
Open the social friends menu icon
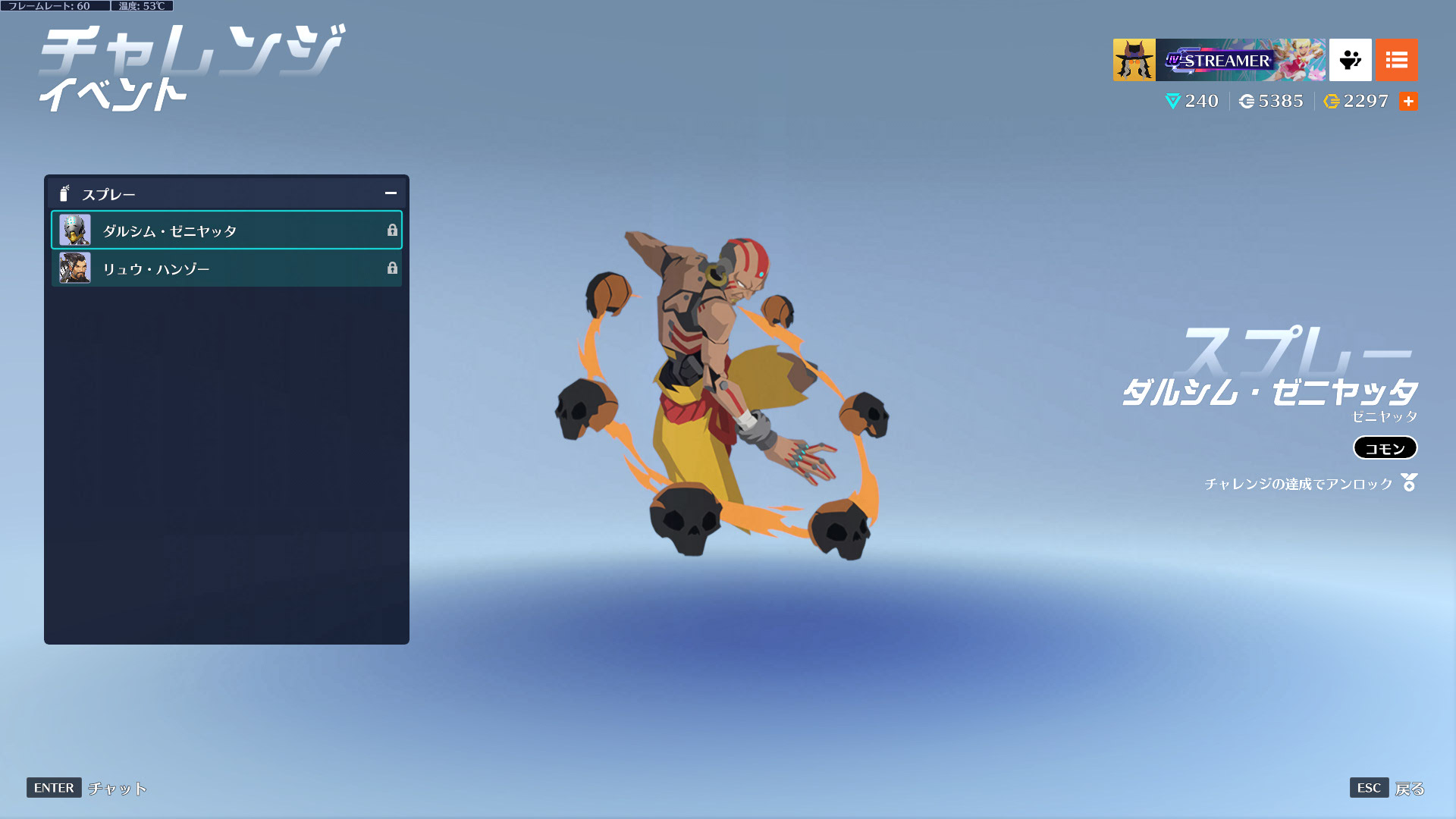click(1350, 60)
